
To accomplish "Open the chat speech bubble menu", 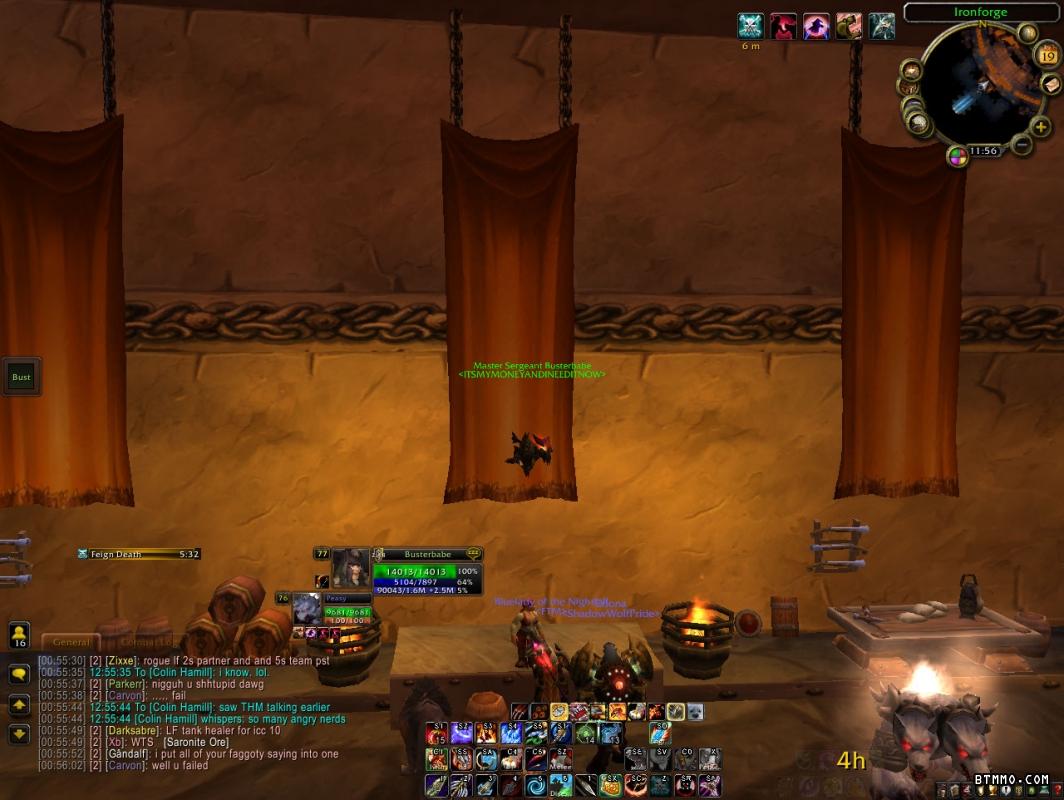I will [19, 675].
